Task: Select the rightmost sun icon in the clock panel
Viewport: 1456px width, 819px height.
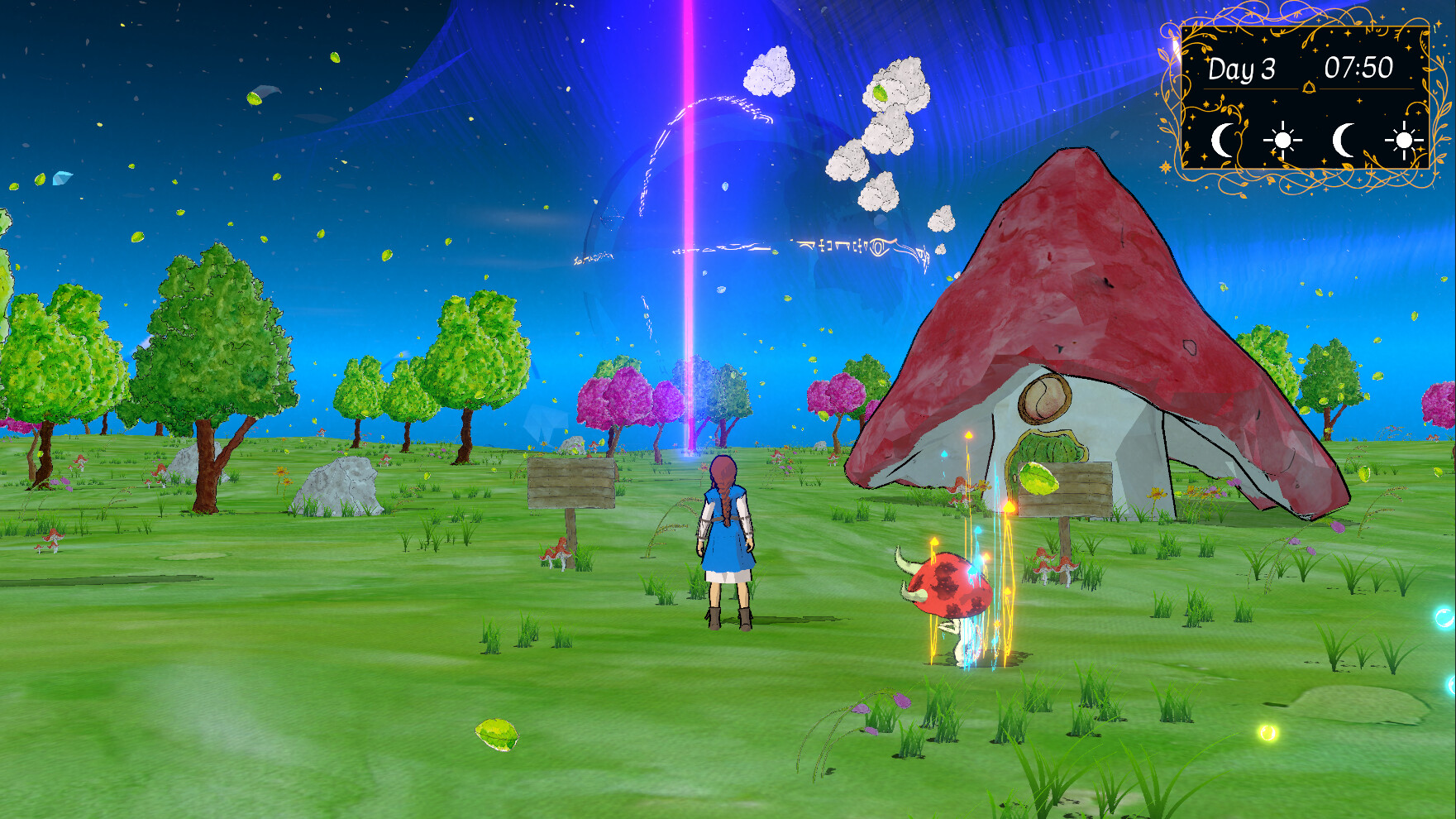Action: (x=1403, y=141)
